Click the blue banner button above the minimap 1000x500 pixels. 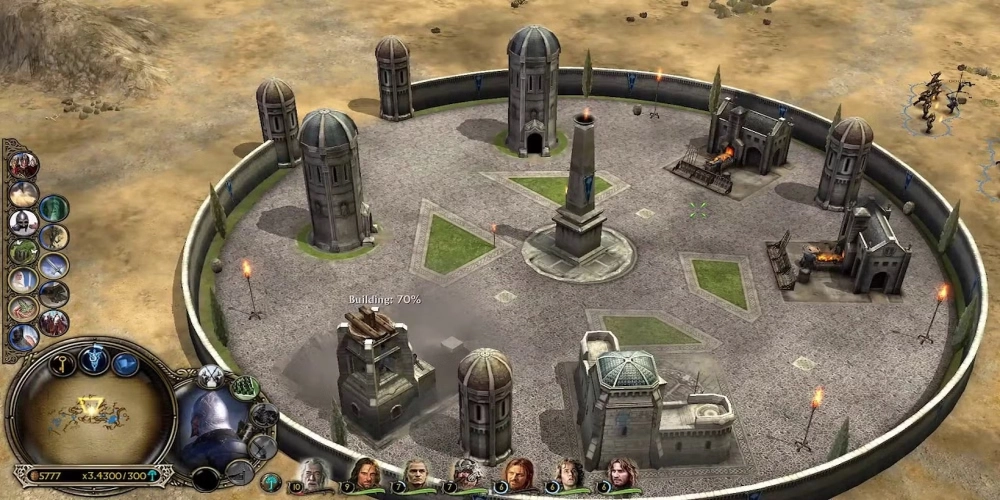pyautogui.click(x=125, y=365)
